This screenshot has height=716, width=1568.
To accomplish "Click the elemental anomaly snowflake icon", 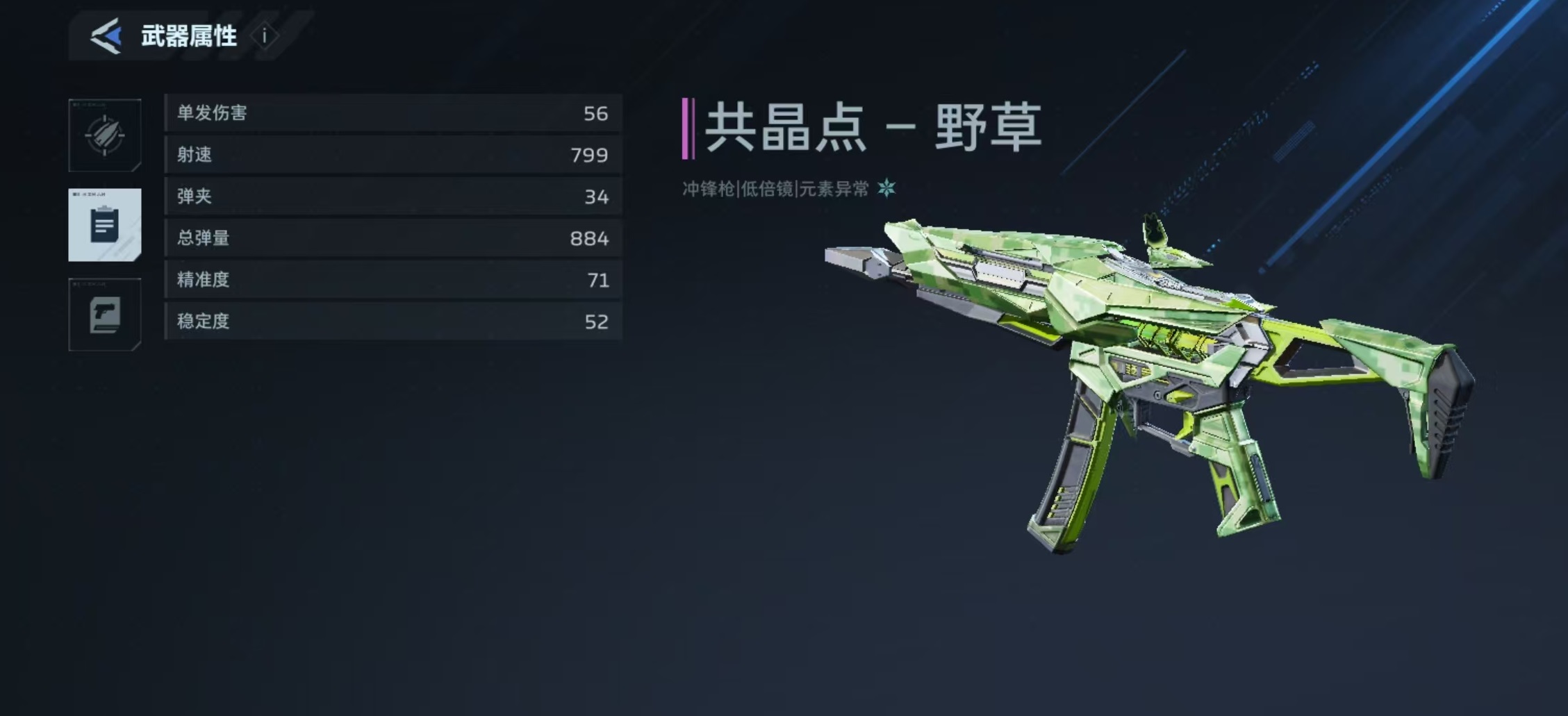I will (x=886, y=188).
